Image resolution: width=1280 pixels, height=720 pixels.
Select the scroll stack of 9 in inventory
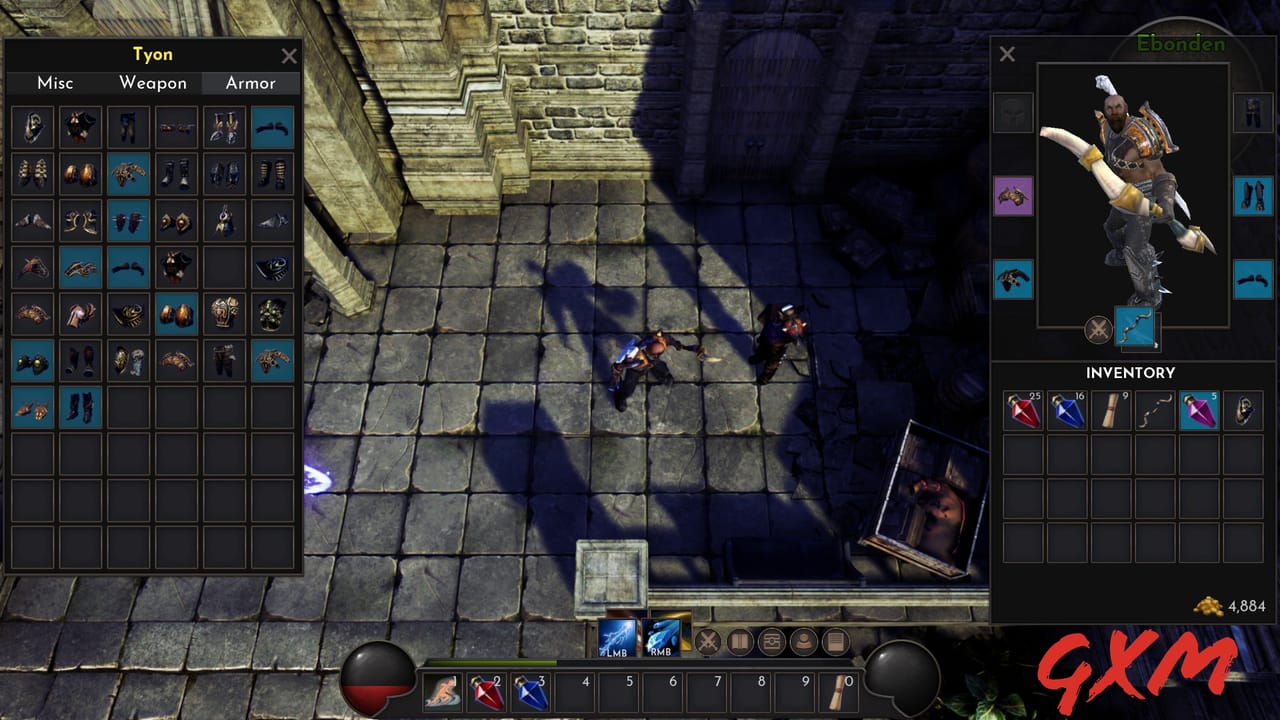pyautogui.click(x=1110, y=410)
